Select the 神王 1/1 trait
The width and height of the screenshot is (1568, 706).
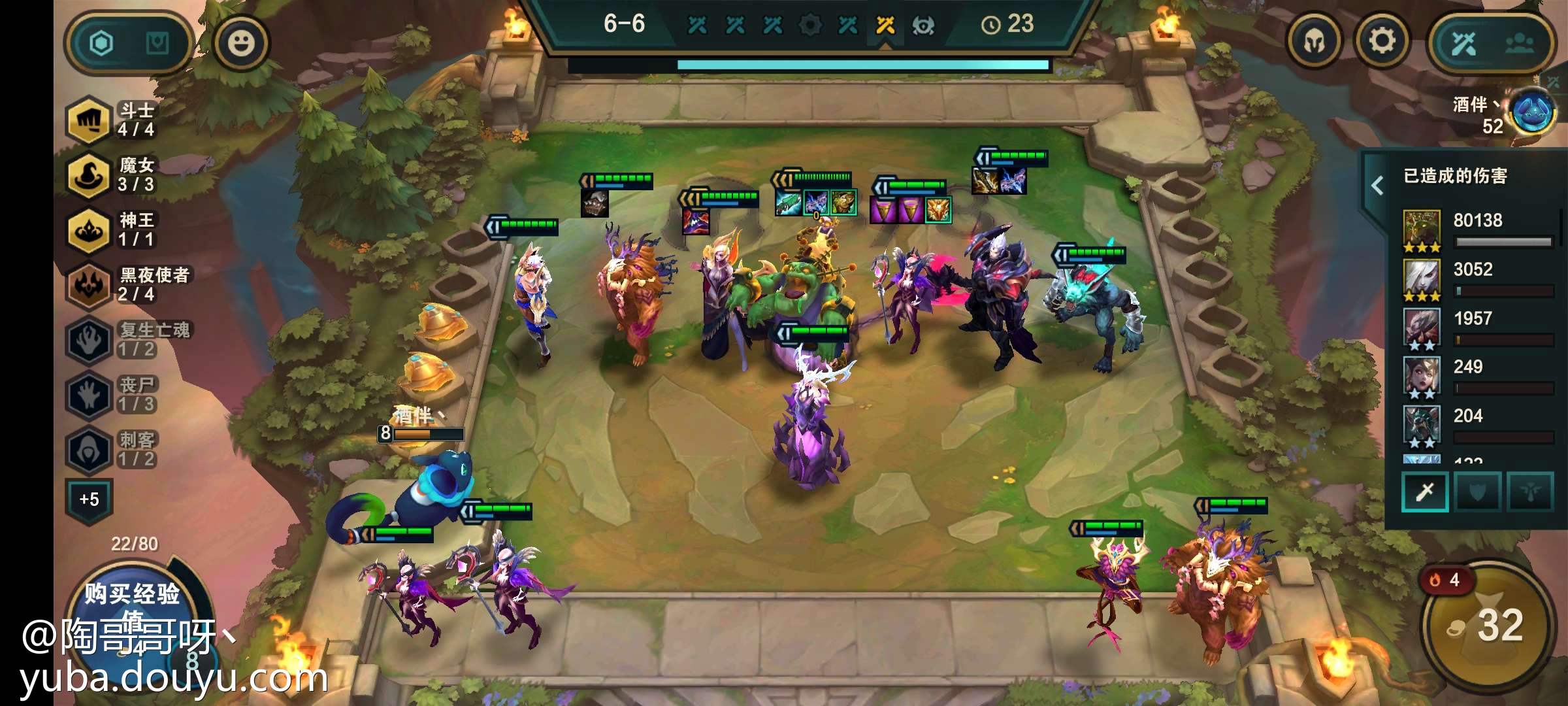point(111,230)
